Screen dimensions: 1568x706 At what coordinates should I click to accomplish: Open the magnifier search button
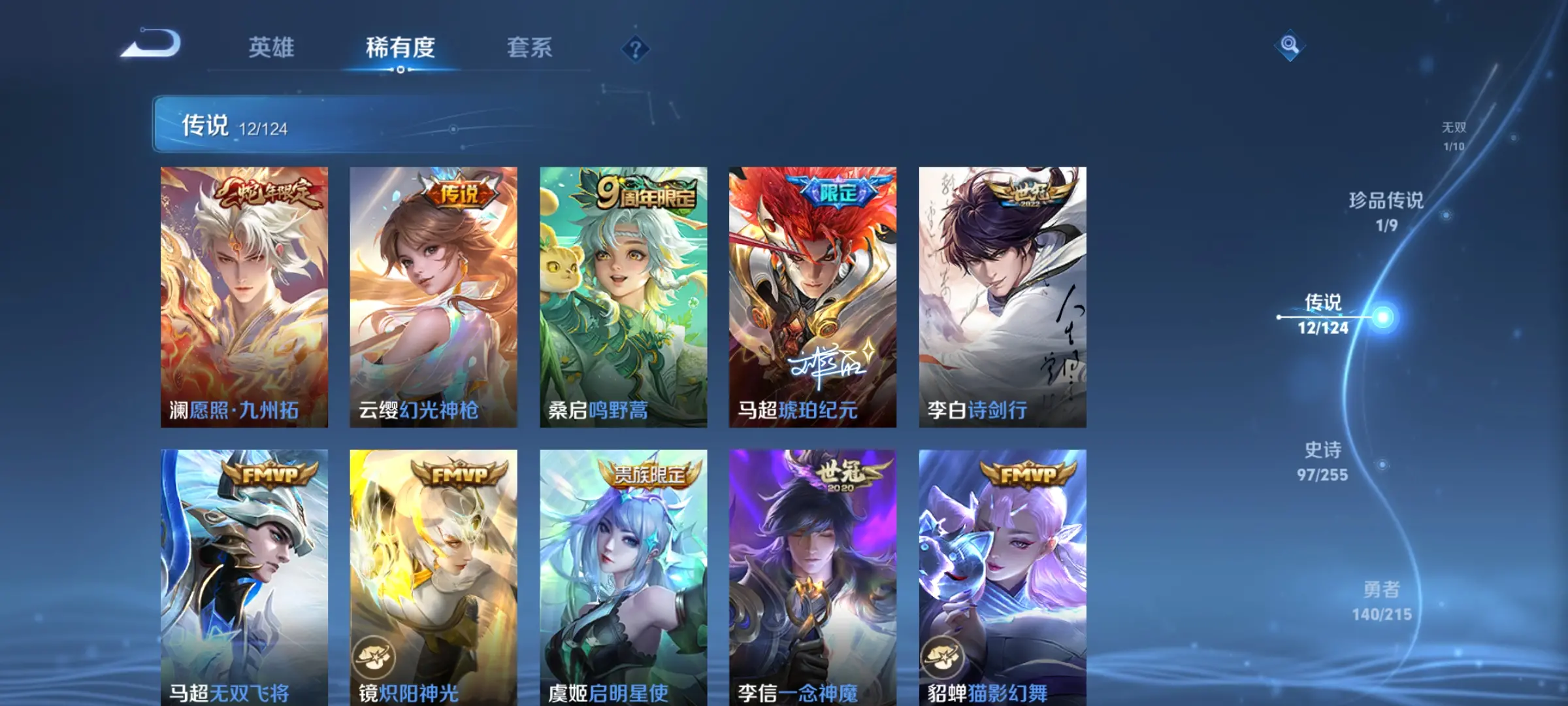point(1289,45)
